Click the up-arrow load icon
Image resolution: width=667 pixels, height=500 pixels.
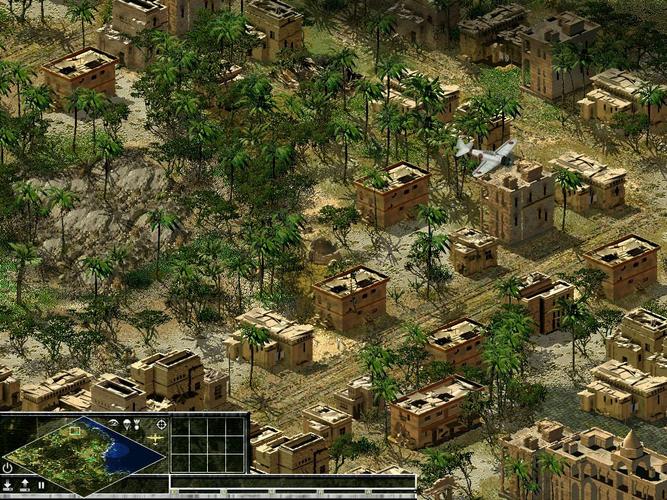(25, 485)
